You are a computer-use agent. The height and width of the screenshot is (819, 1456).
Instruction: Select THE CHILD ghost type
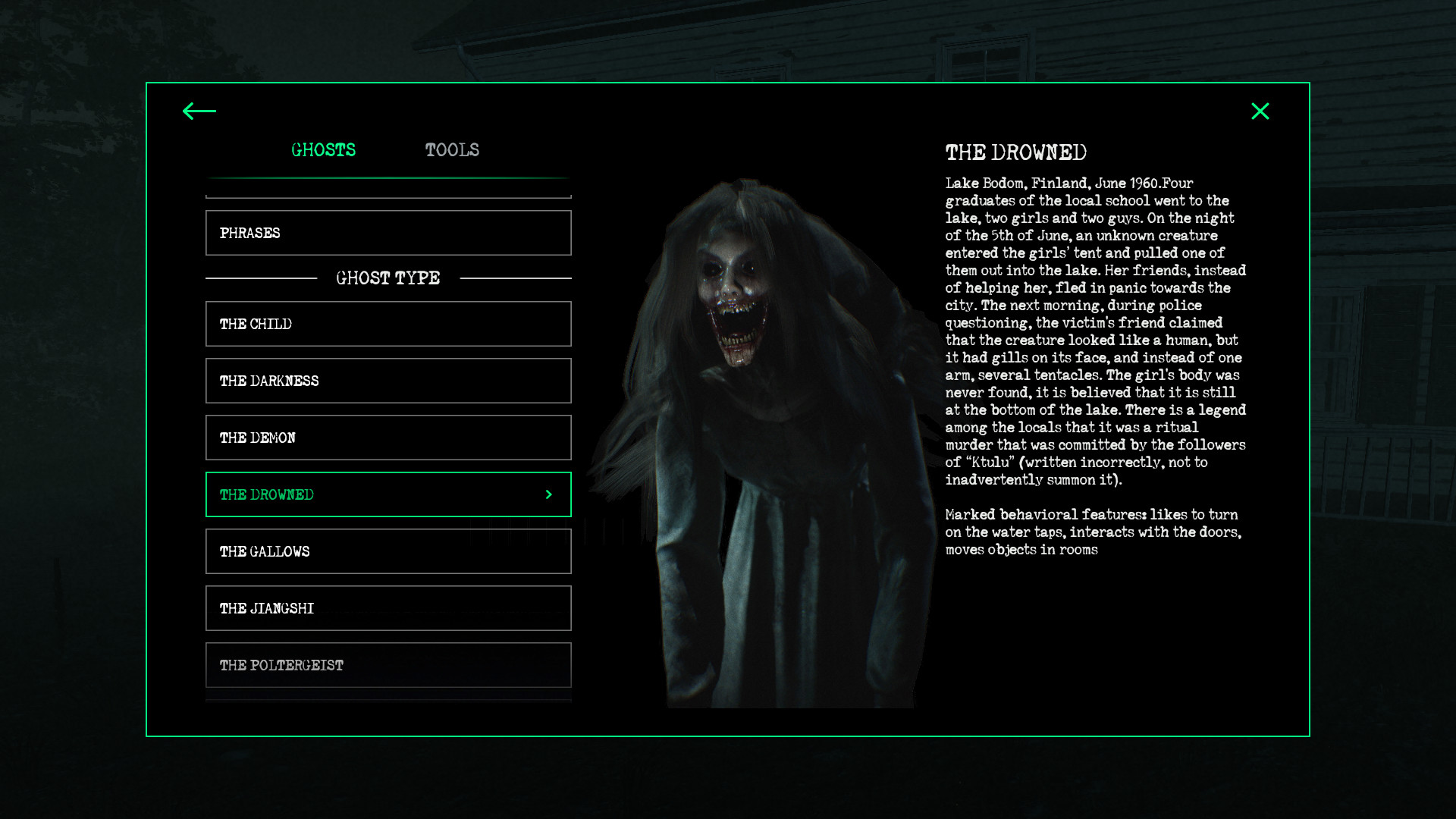coord(388,324)
